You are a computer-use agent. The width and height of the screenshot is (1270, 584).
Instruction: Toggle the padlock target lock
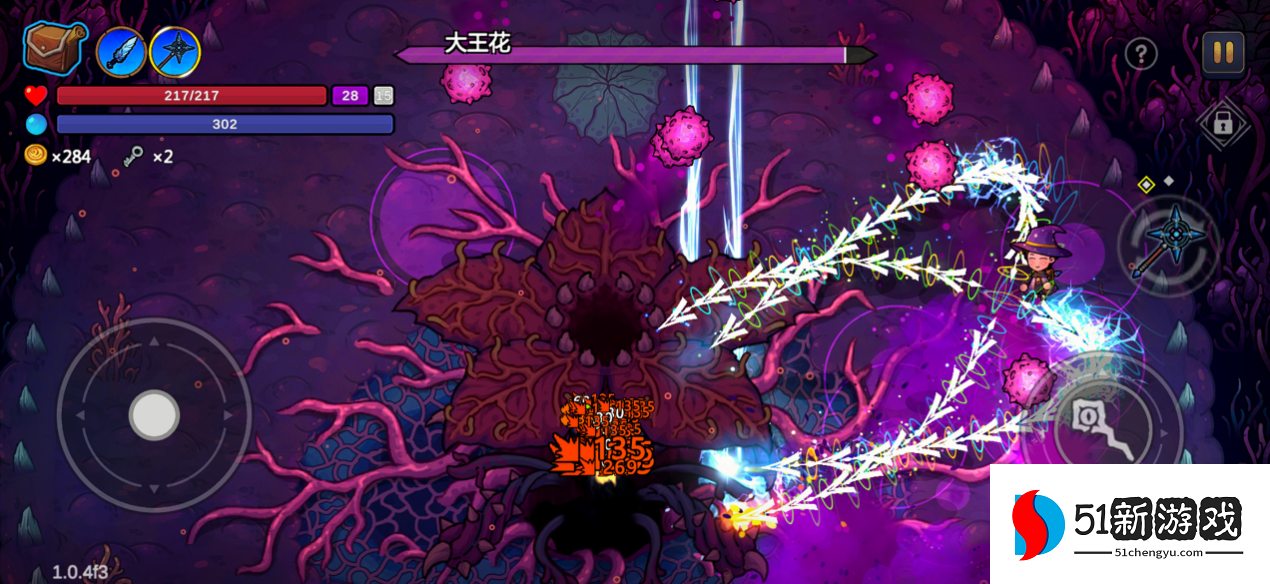(1221, 124)
